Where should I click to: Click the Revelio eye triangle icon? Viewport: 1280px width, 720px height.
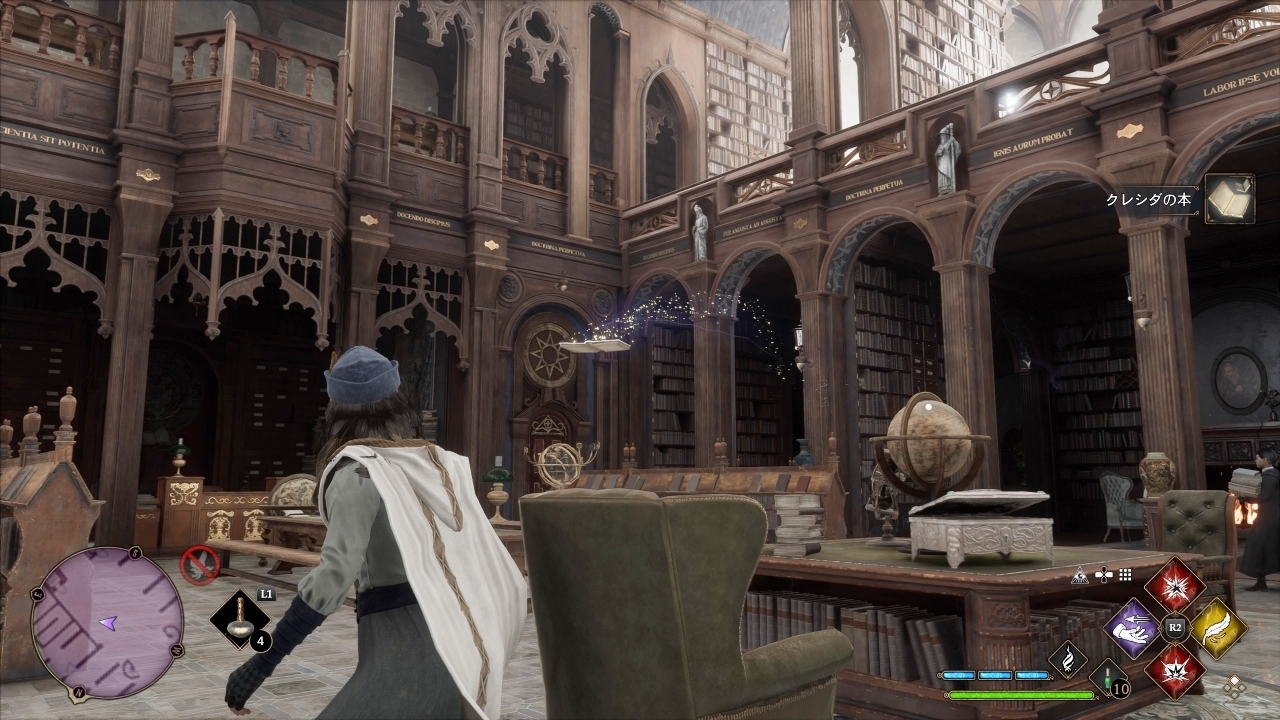click(x=1079, y=575)
